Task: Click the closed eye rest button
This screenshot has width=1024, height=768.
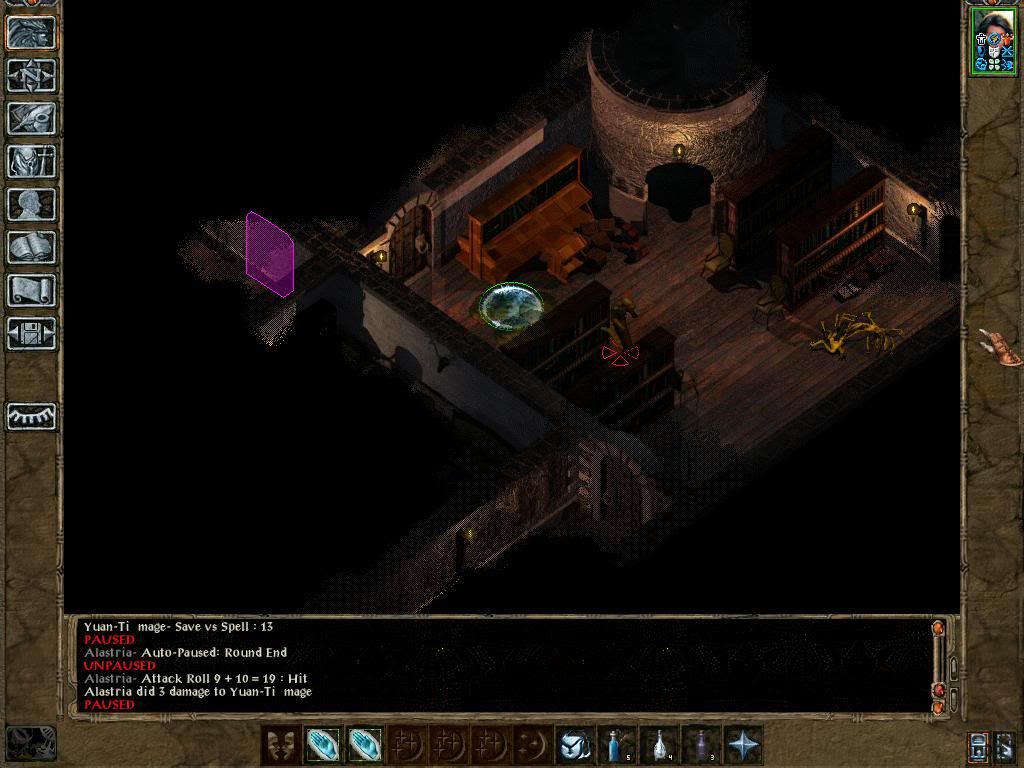Action: click(x=31, y=416)
